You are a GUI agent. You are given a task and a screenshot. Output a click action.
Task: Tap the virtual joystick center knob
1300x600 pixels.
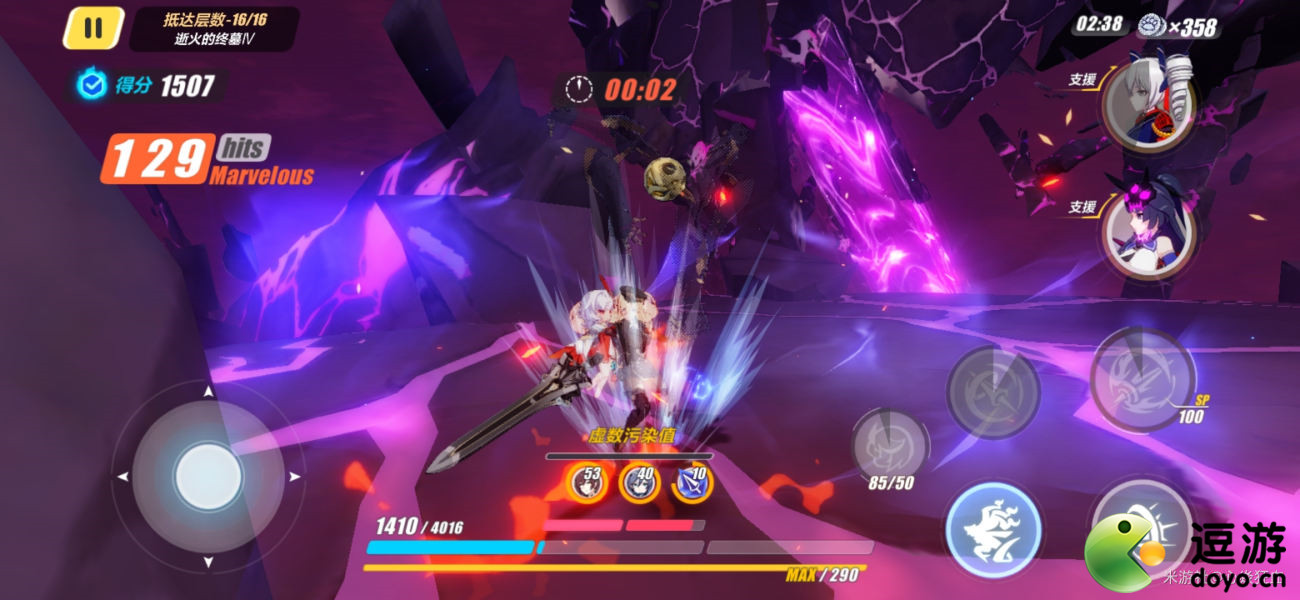[208, 476]
